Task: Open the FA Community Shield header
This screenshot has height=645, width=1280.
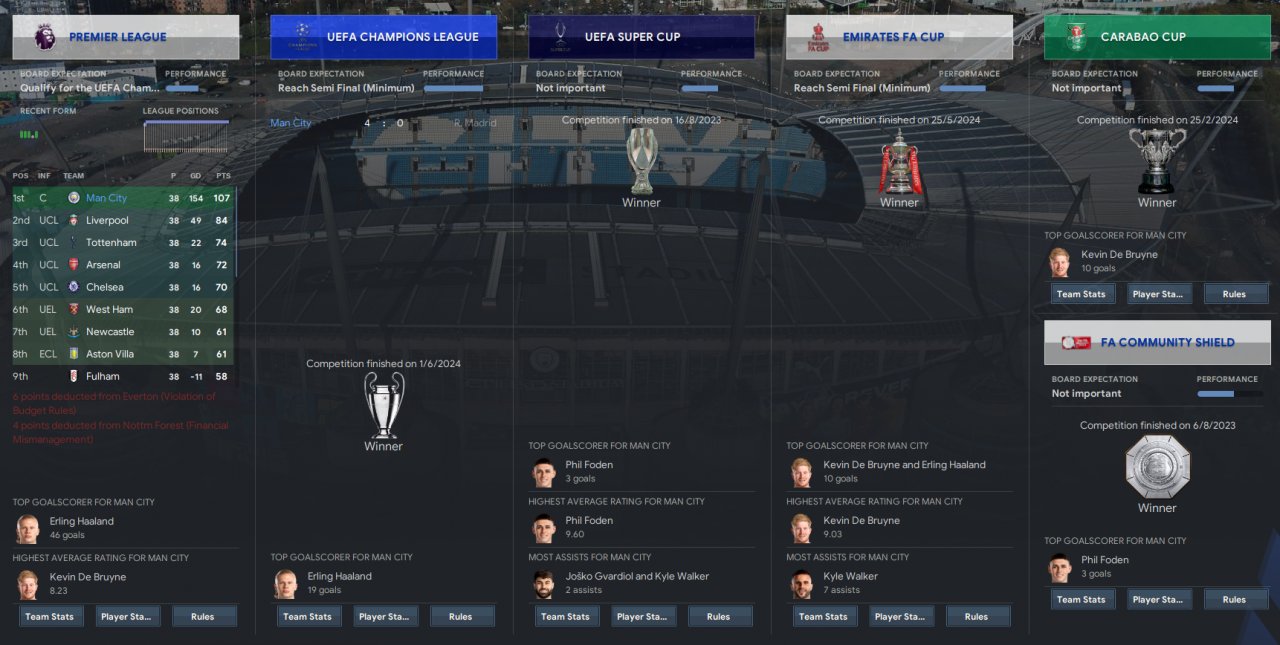Action: coord(1157,342)
